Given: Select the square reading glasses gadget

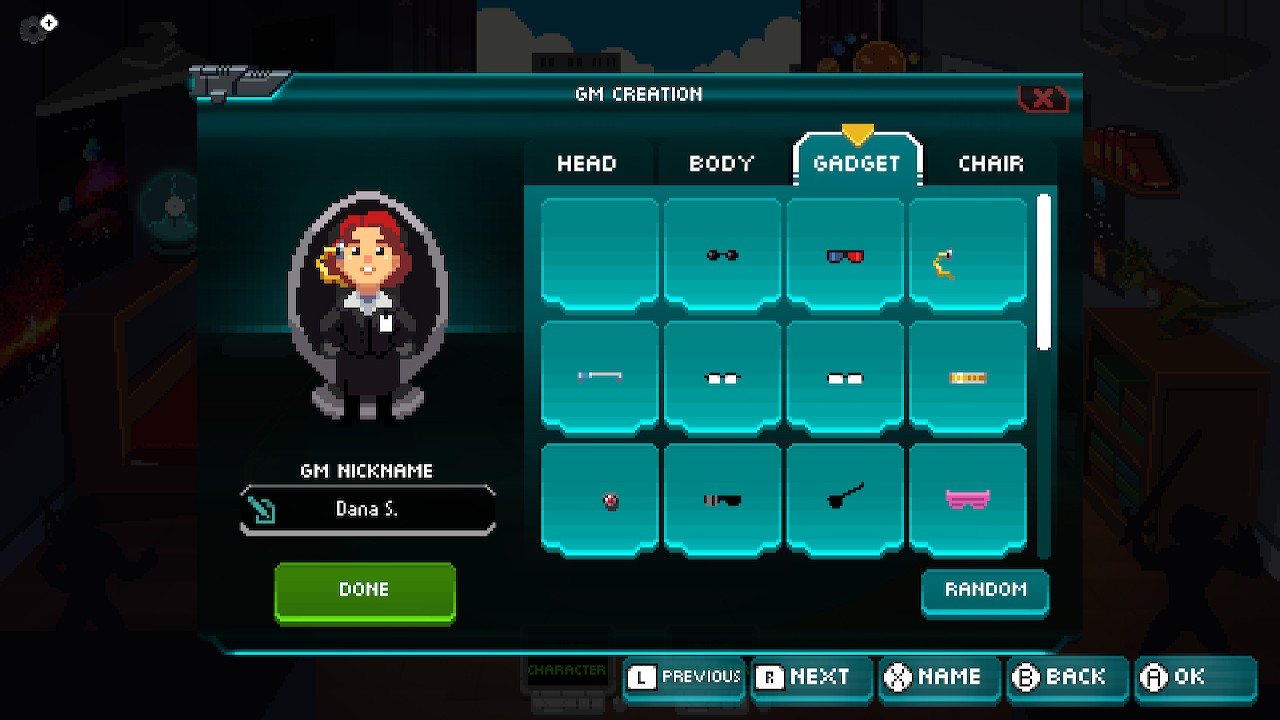Looking at the screenshot, I should point(845,377).
